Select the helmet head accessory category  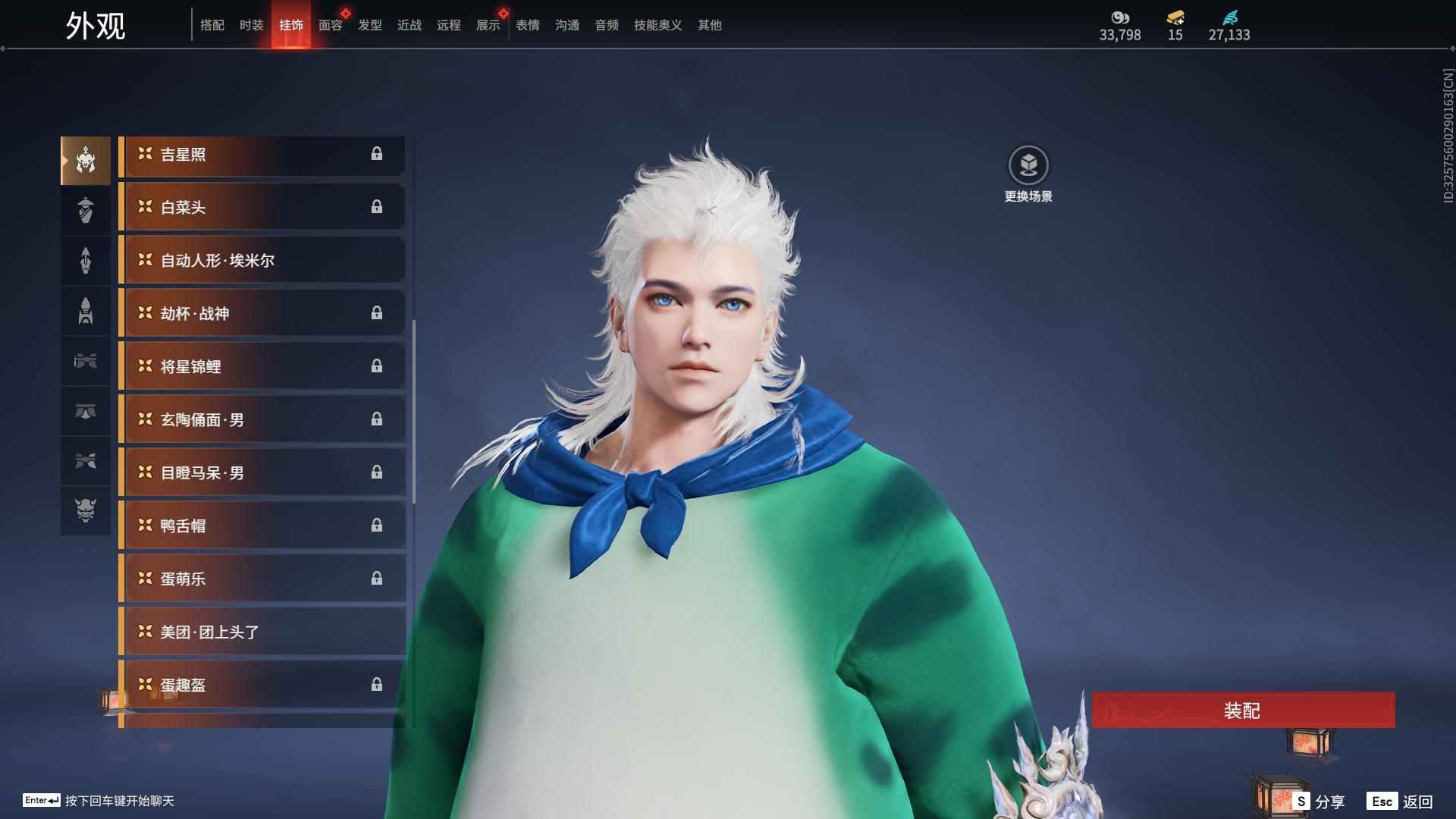coord(86,160)
